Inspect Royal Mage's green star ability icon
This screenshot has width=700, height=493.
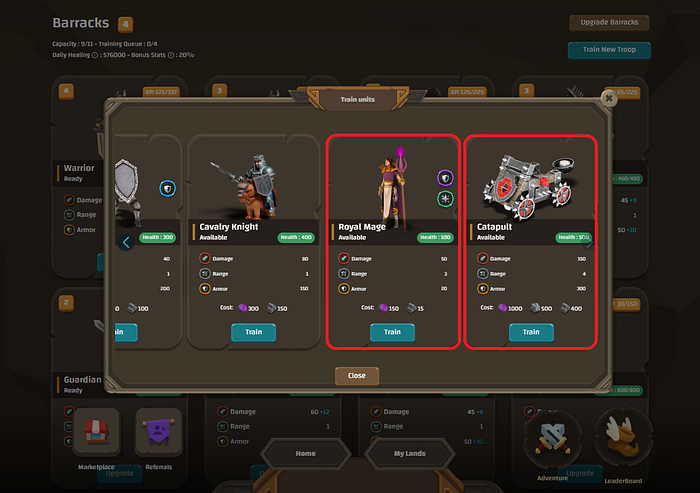445,199
